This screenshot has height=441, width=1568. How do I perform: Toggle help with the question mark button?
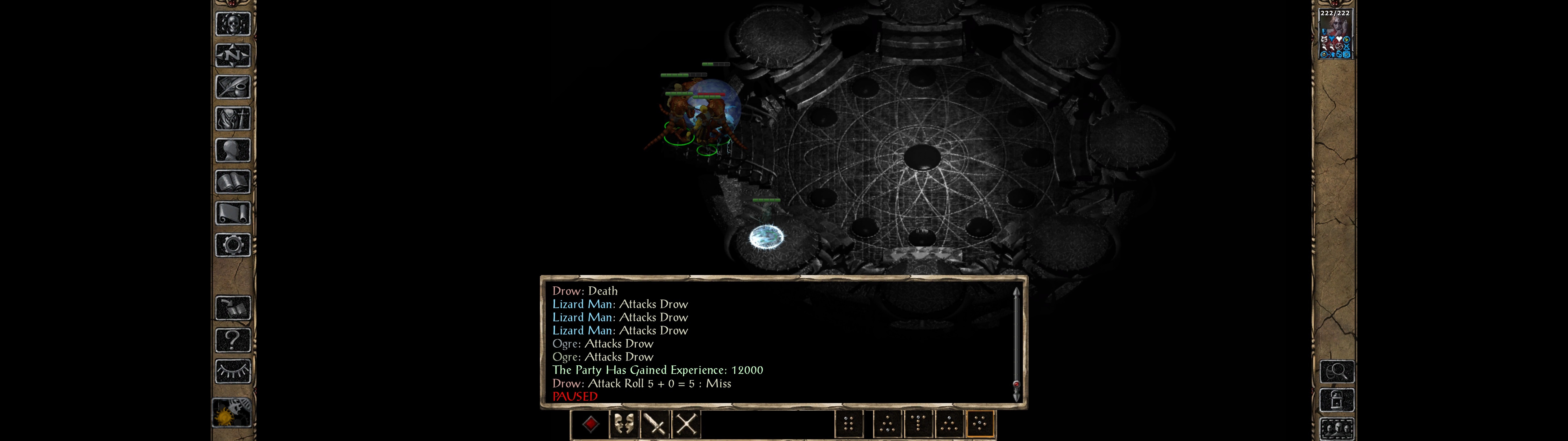coord(232,340)
